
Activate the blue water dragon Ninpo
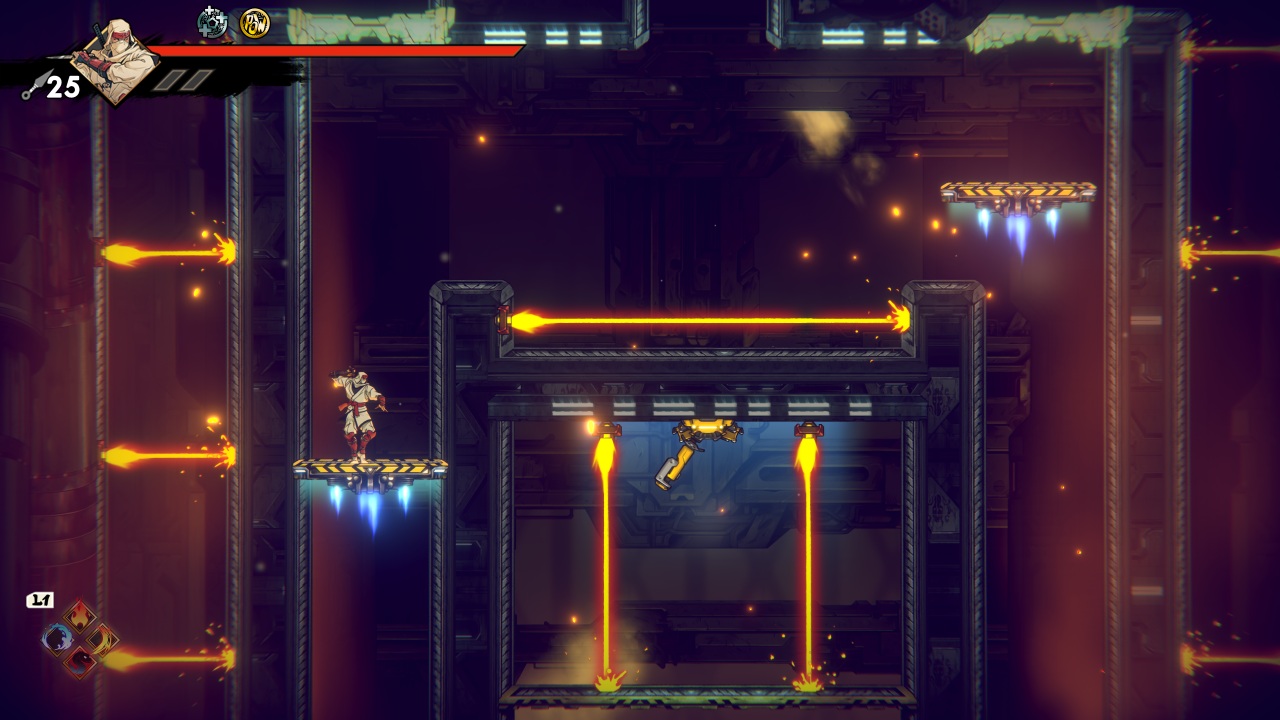pos(58,638)
